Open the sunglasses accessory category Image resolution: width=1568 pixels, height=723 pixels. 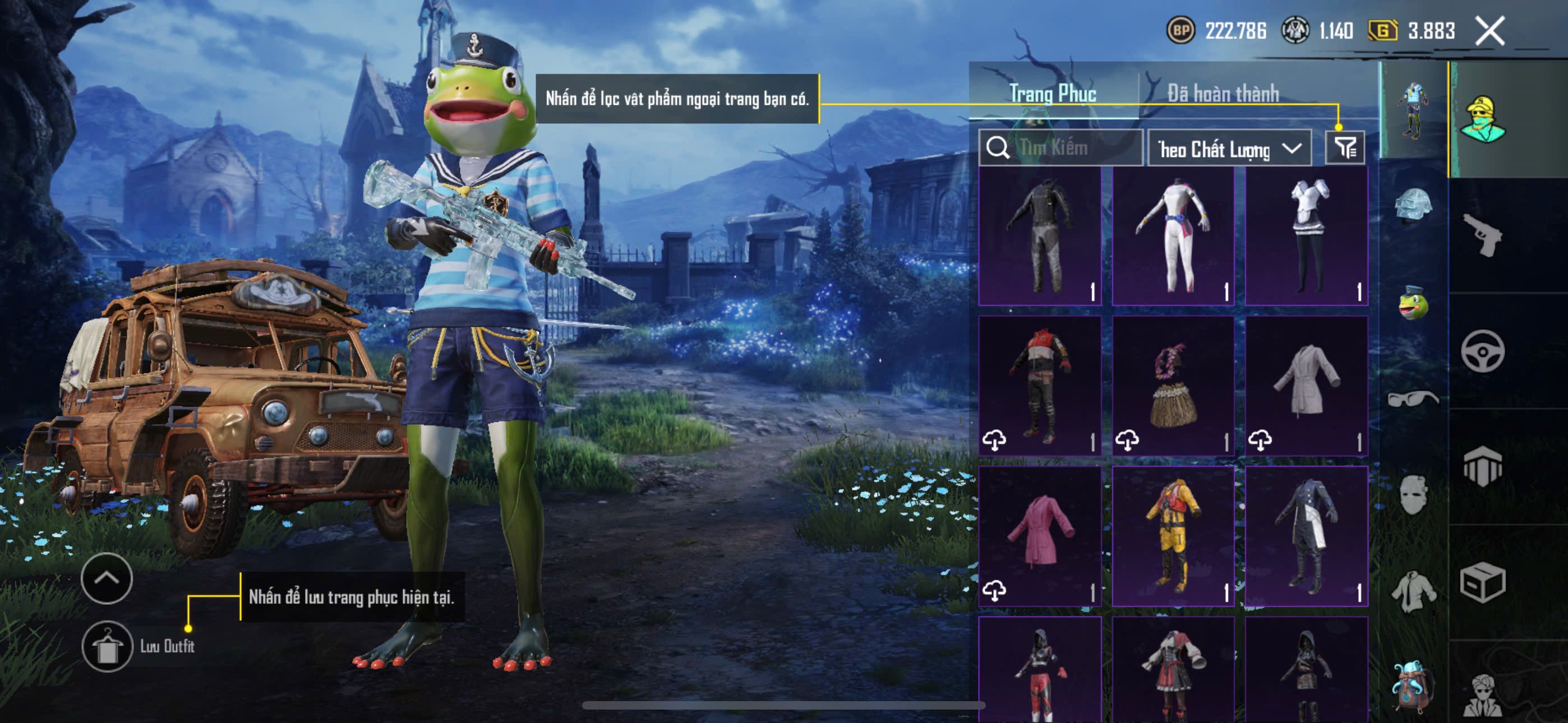point(1413,398)
